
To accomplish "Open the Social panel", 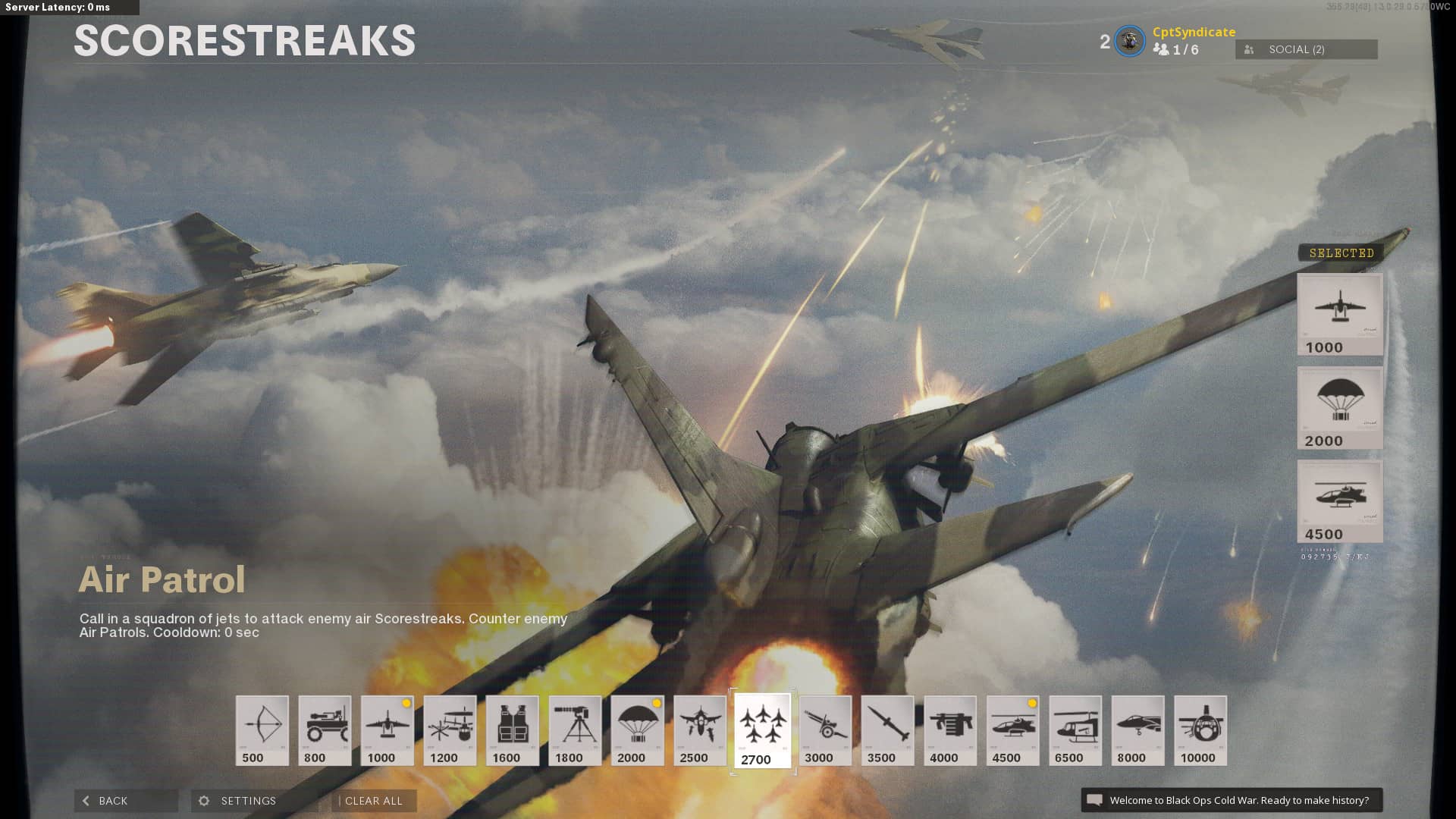I will 1306,49.
